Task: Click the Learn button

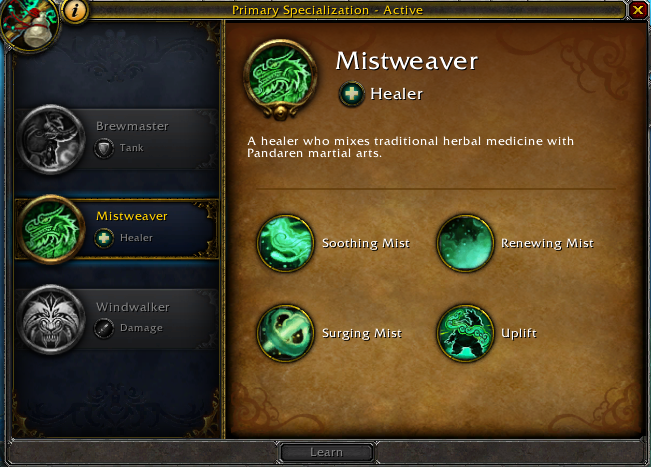Action: 326,452
